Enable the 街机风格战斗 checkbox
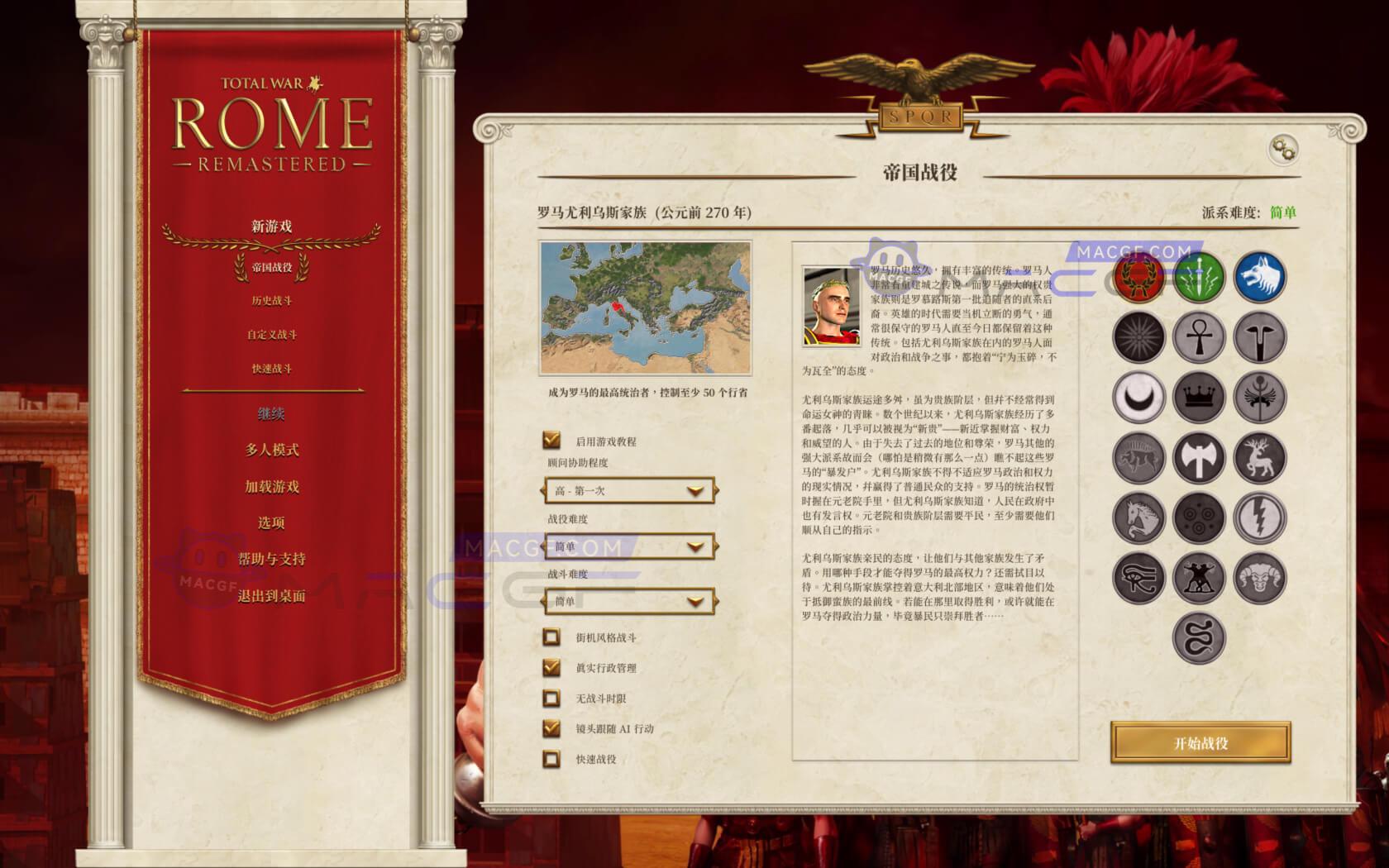Screen dimensions: 1389x868 pyautogui.click(x=550, y=637)
